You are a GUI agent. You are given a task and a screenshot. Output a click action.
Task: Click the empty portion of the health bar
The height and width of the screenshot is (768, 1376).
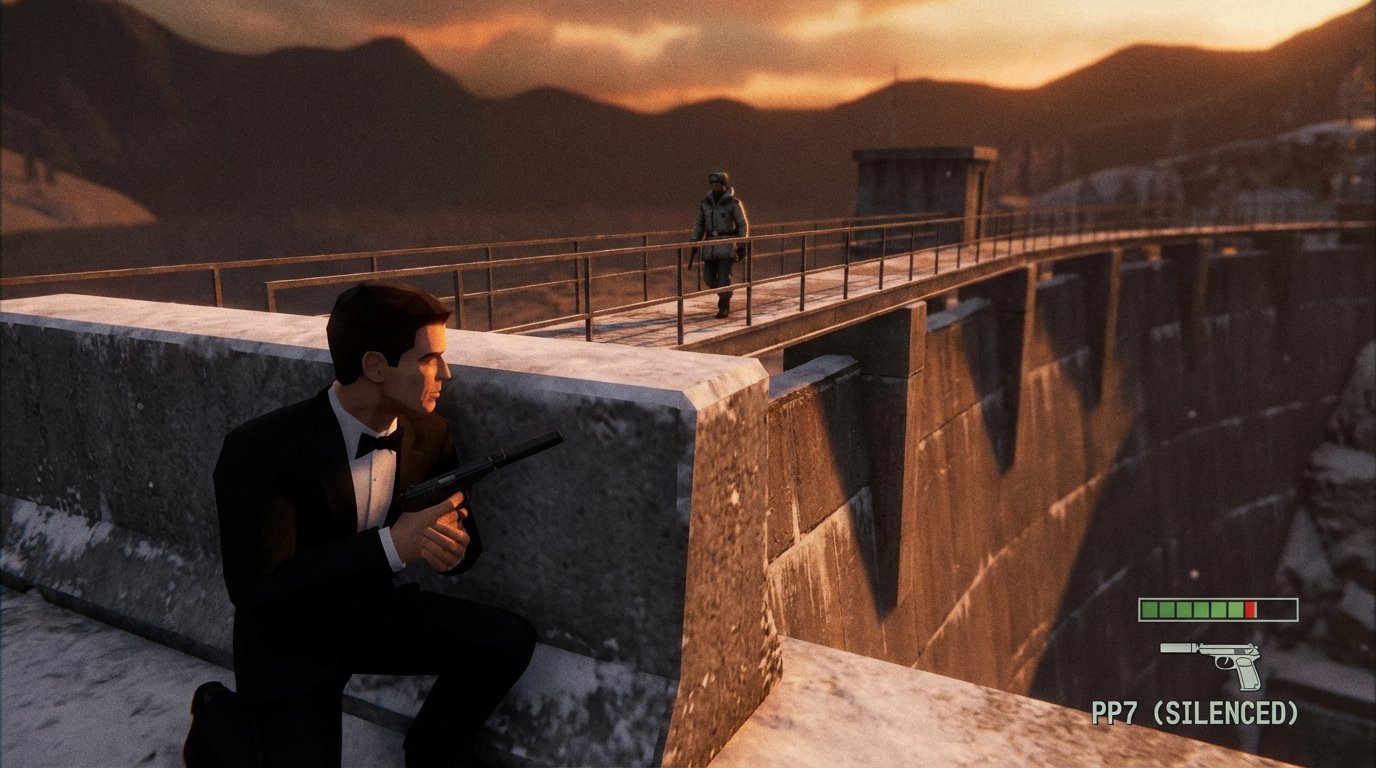[x=1278, y=608]
